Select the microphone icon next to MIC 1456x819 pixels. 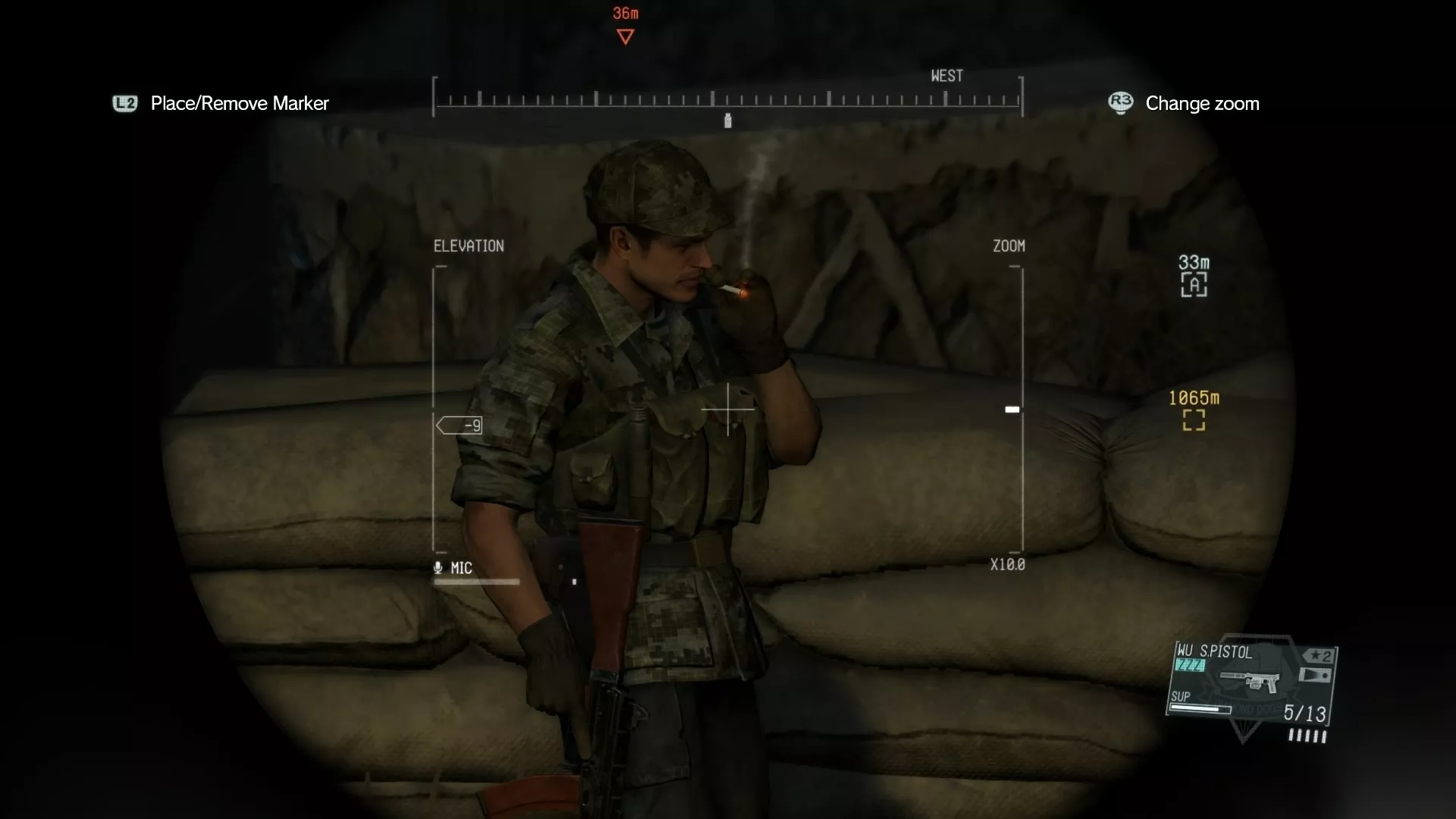click(438, 568)
